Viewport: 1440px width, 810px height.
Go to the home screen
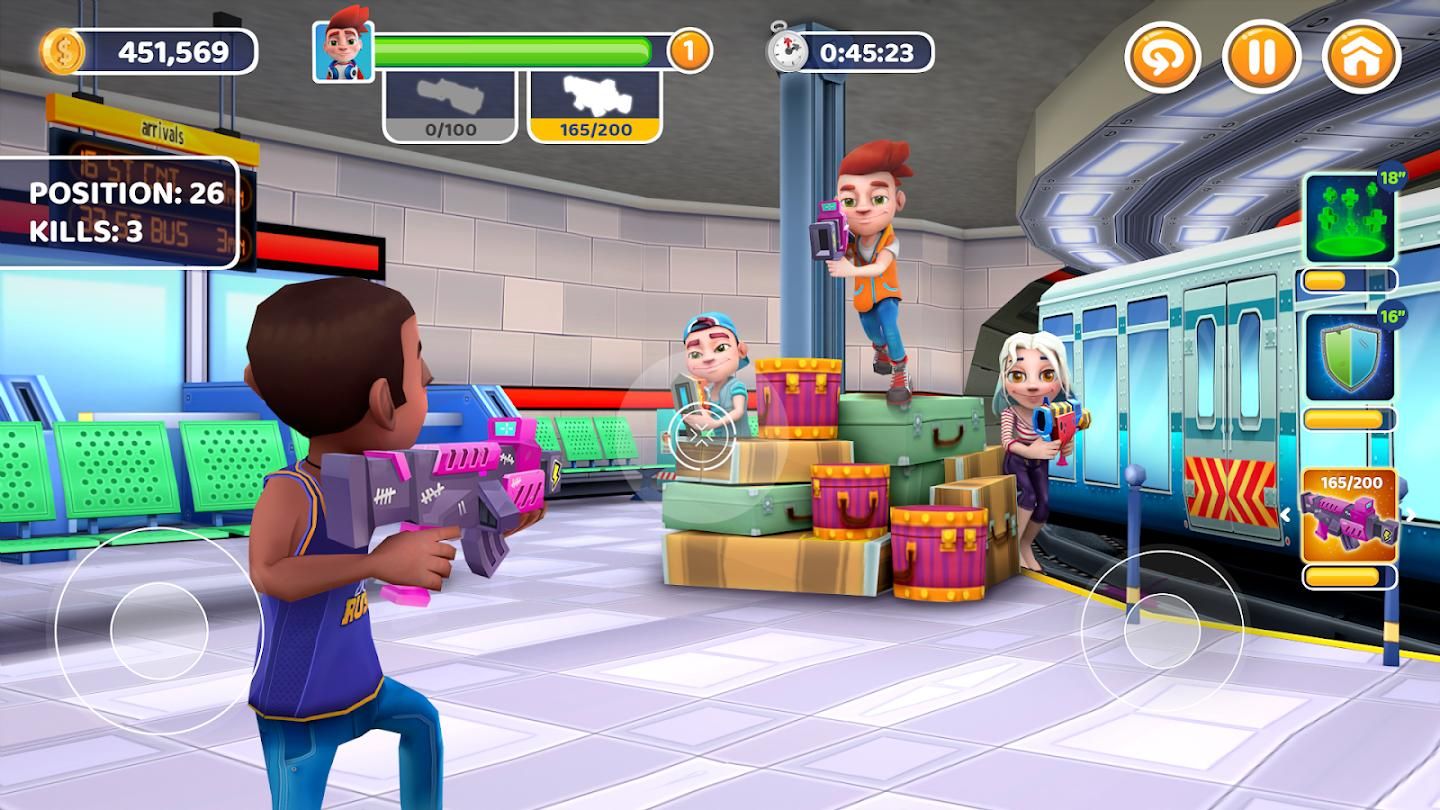click(x=1361, y=56)
